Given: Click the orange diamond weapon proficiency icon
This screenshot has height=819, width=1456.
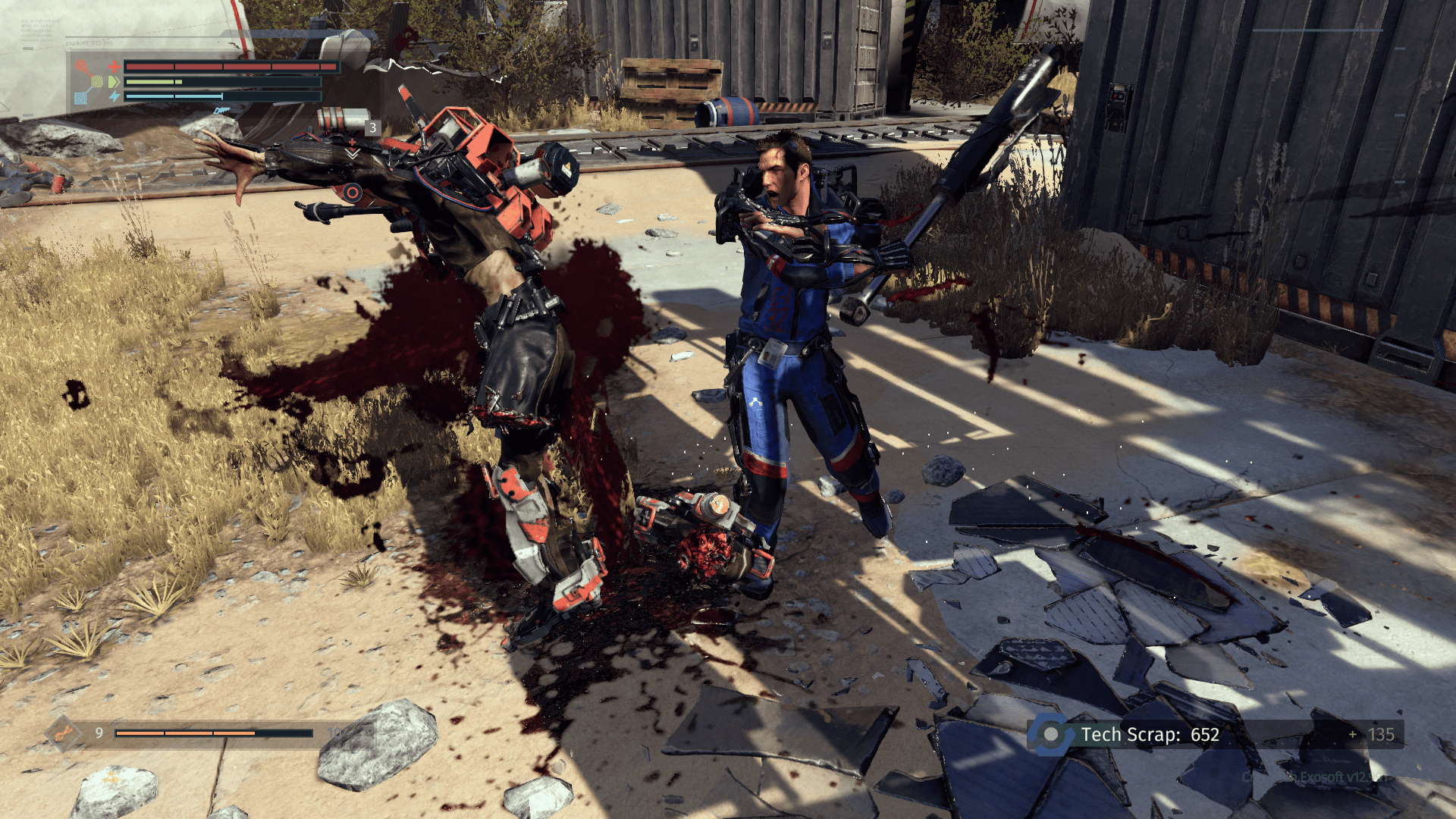Looking at the screenshot, I should 63,733.
